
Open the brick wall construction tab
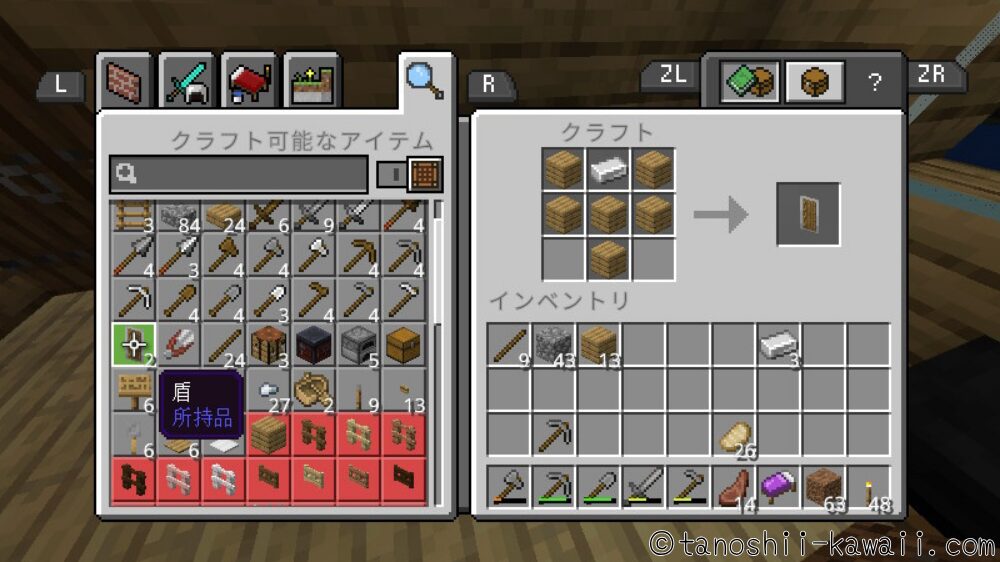[125, 81]
